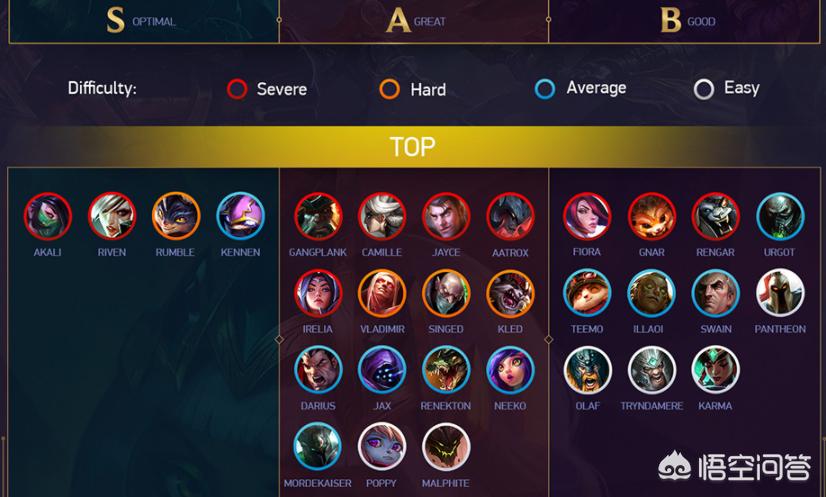The width and height of the screenshot is (826, 497).
Task: Open the Neeko champion portrait
Action: pyautogui.click(x=510, y=370)
